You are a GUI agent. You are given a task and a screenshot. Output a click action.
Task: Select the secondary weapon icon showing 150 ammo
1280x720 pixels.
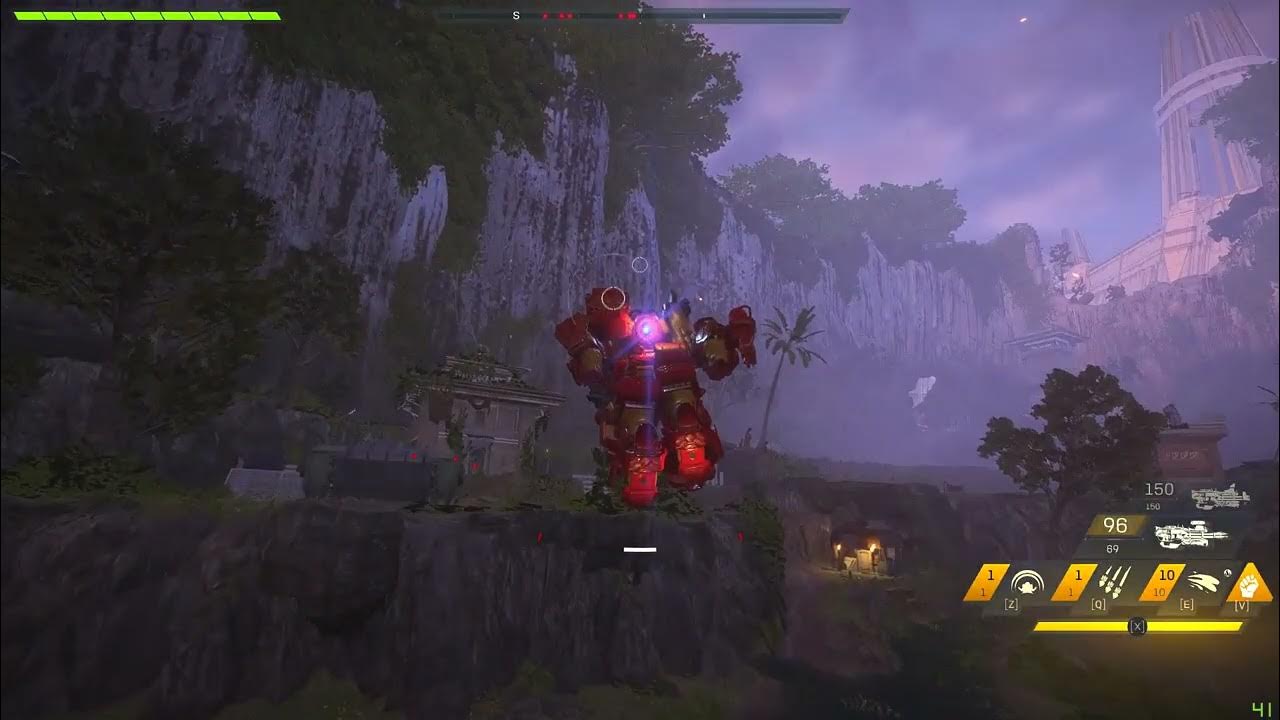pyautogui.click(x=1220, y=496)
